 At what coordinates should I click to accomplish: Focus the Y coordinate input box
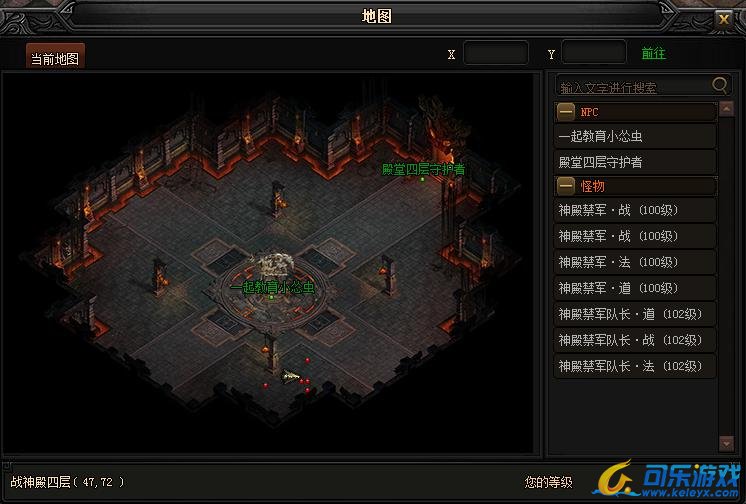(x=594, y=54)
